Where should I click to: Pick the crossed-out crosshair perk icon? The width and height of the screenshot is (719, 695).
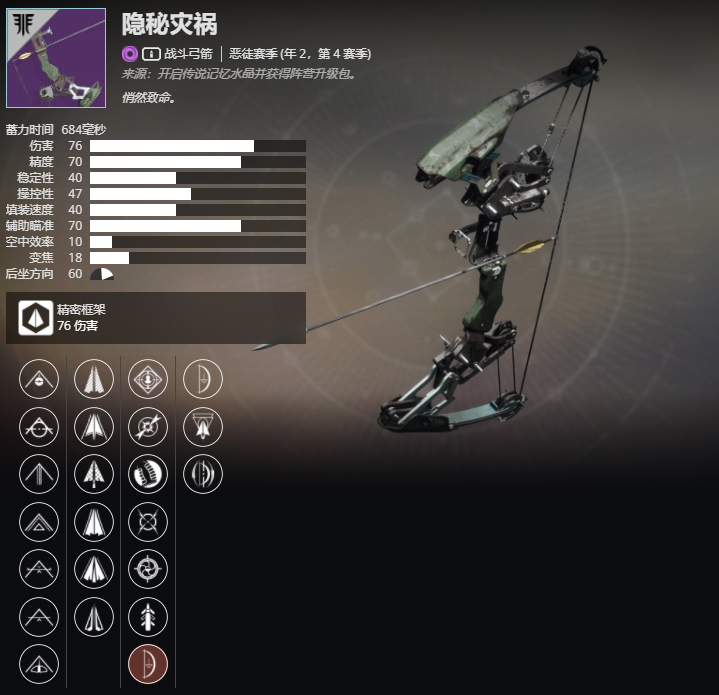(148, 521)
